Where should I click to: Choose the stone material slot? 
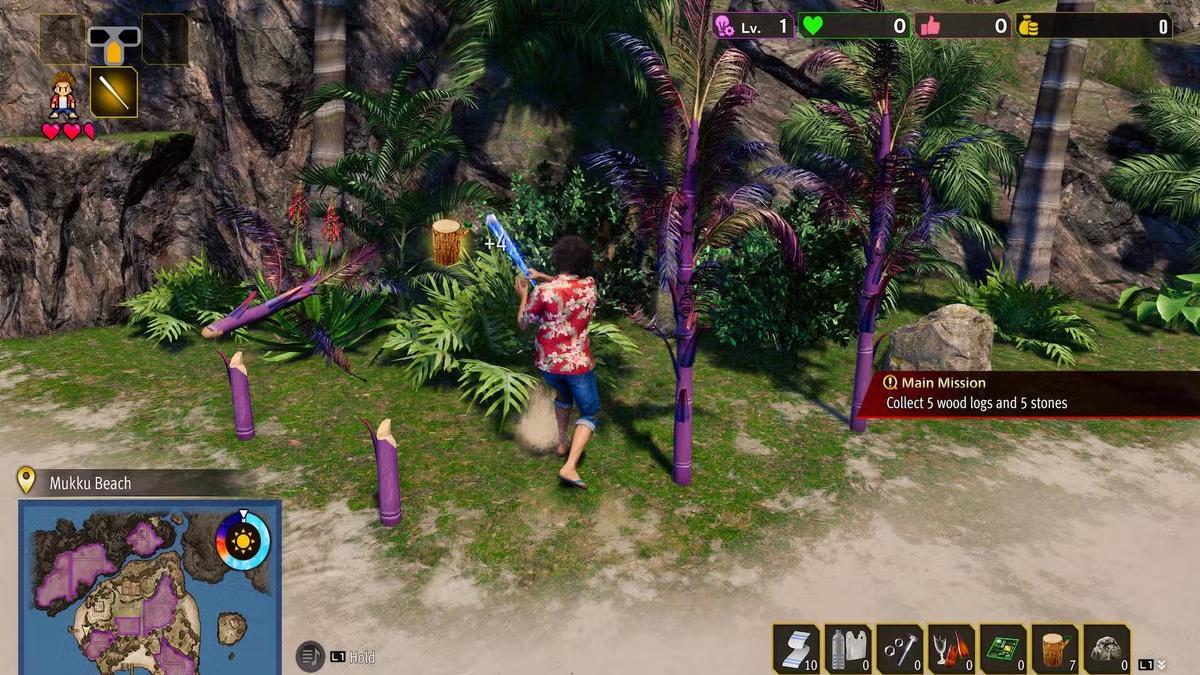[1106, 648]
